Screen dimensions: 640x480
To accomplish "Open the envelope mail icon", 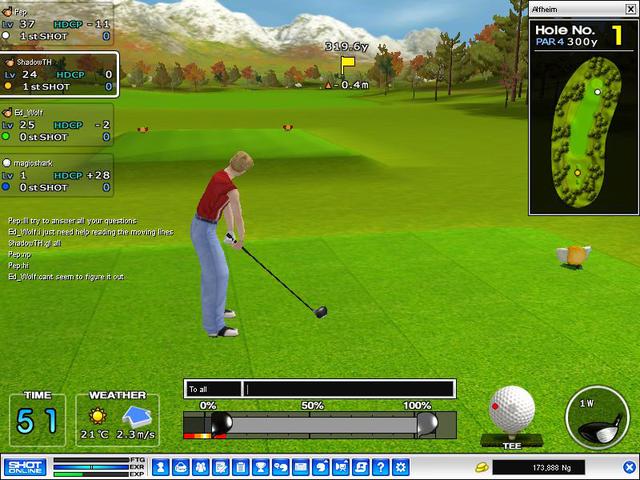I will coord(301,467).
